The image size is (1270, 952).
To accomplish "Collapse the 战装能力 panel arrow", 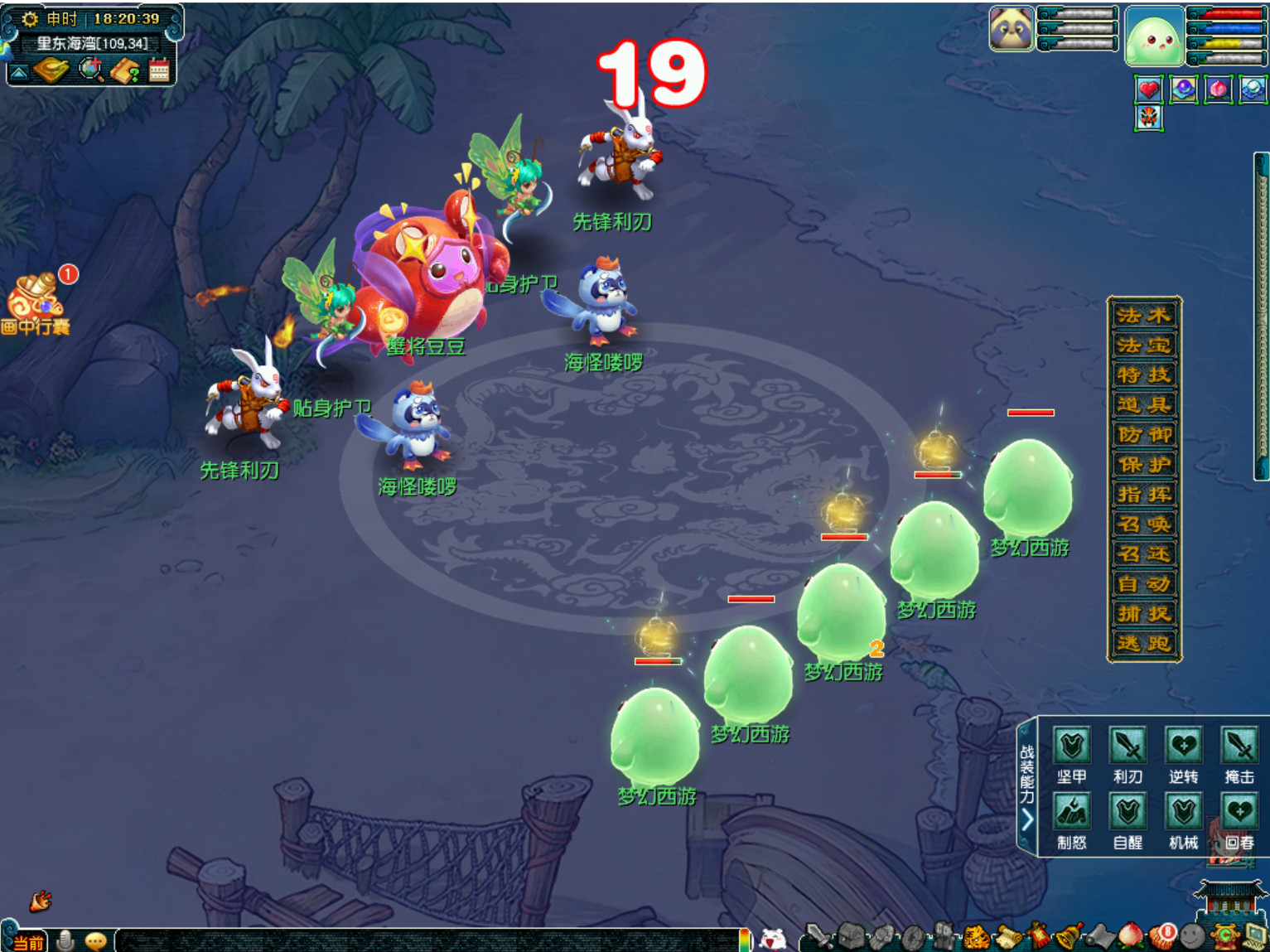I will (1027, 819).
